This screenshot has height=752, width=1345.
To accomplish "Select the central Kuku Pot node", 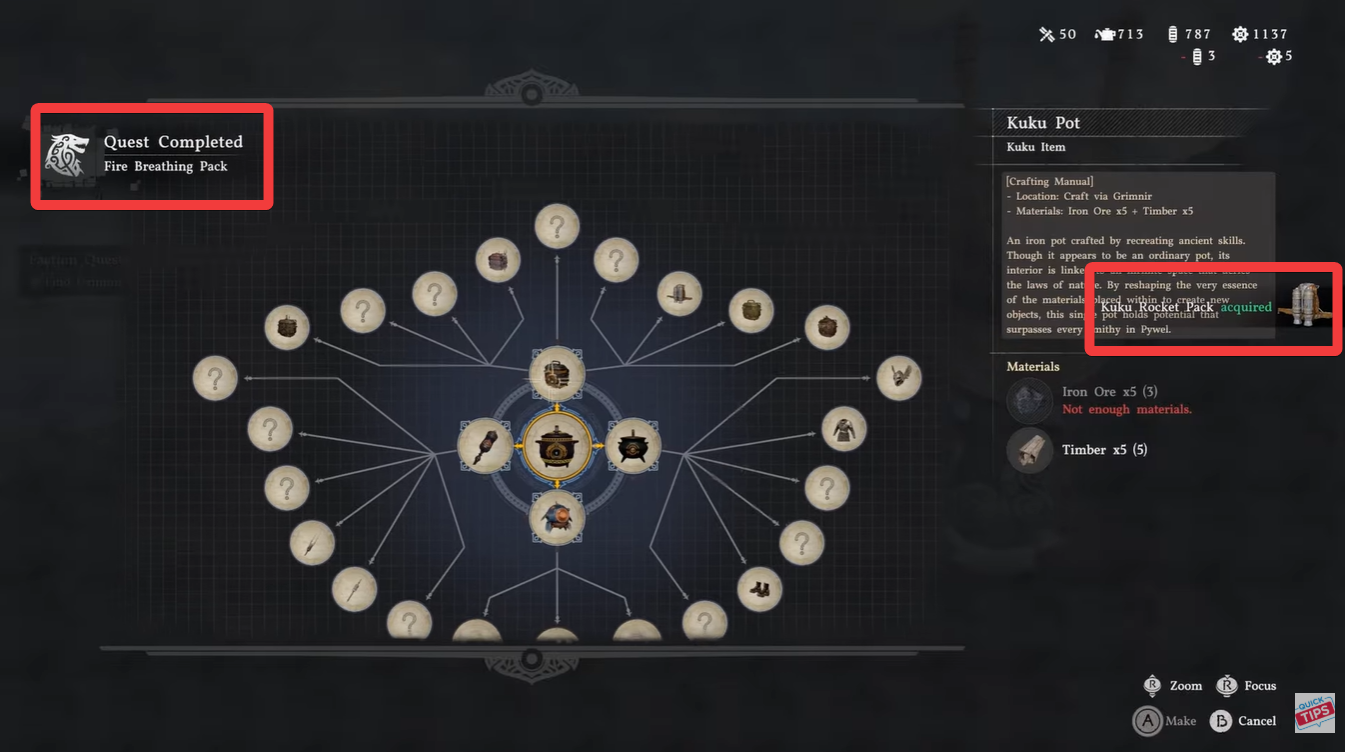I will (557, 446).
